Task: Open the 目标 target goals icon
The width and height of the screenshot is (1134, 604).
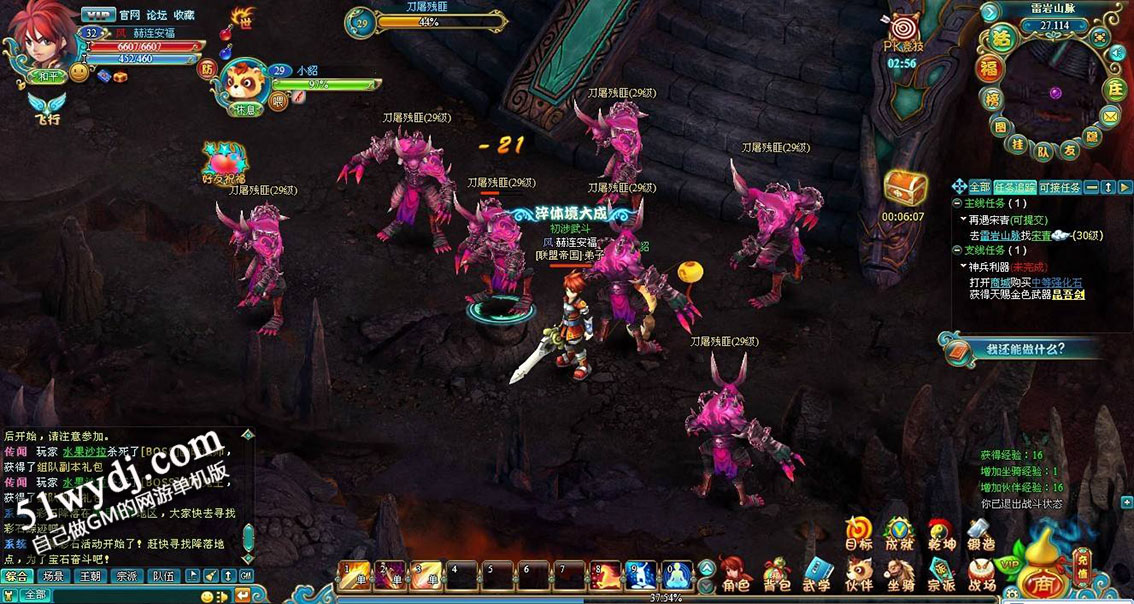Action: 858,533
